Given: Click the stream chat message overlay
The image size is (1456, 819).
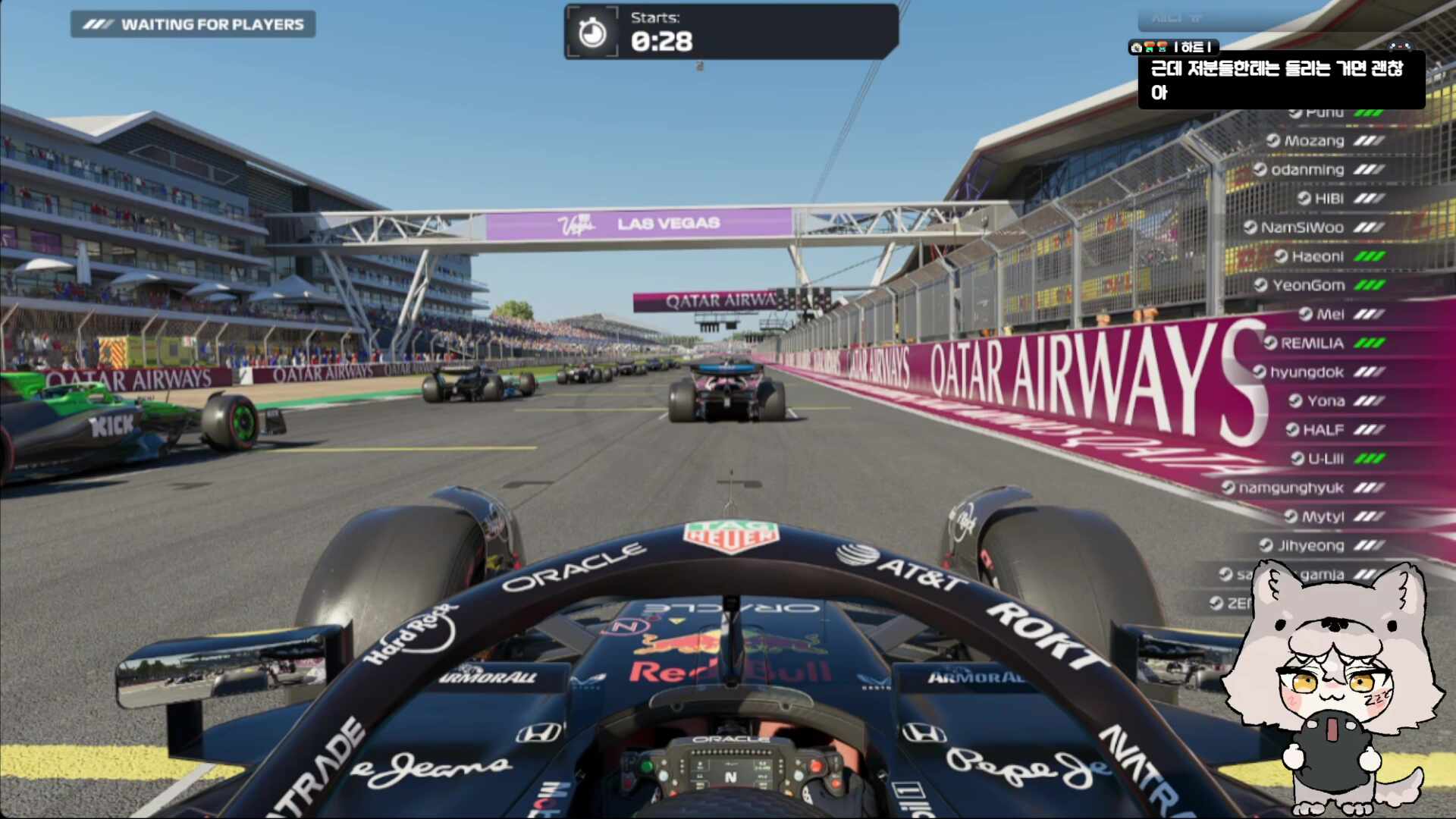Looking at the screenshot, I should click(1281, 80).
